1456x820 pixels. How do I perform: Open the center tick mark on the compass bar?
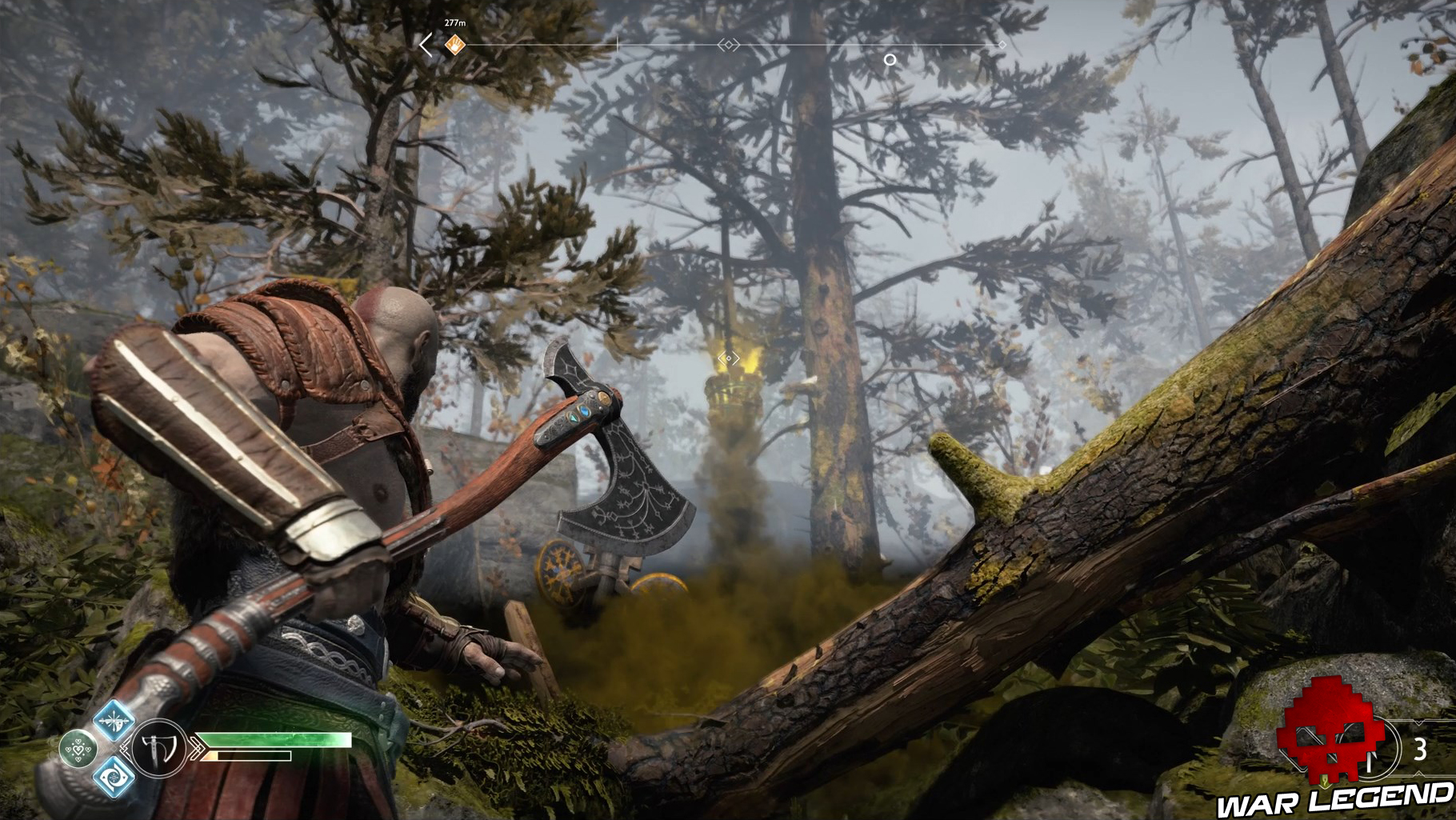[x=618, y=45]
